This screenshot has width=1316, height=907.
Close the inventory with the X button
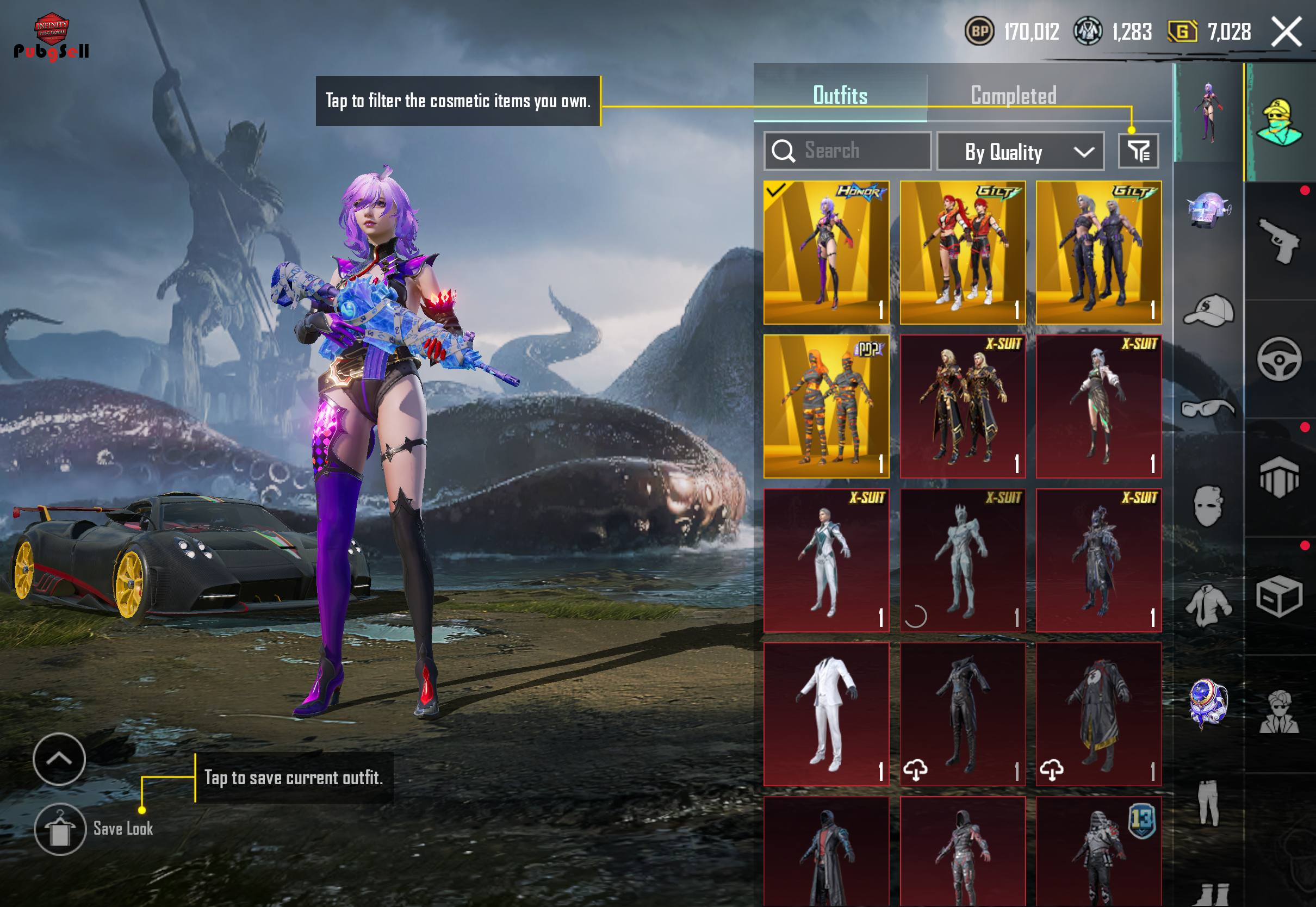pyautogui.click(x=1287, y=32)
